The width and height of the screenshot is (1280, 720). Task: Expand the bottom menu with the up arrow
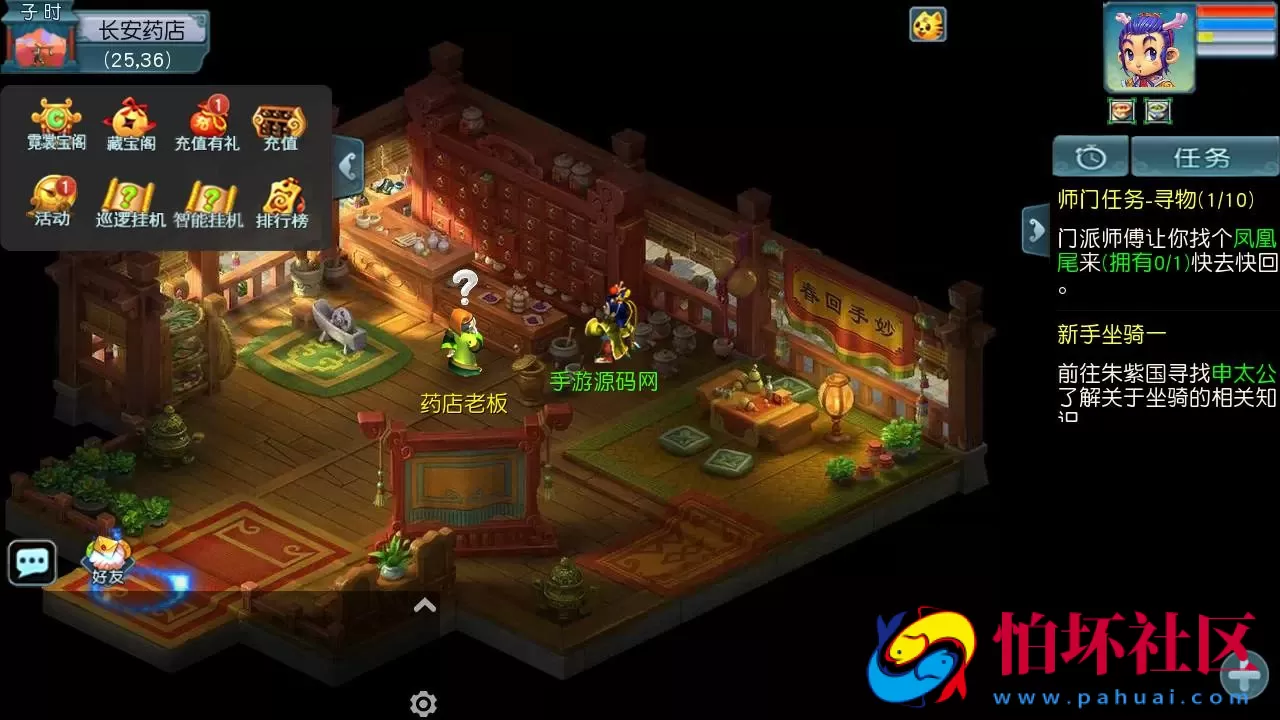[x=424, y=605]
